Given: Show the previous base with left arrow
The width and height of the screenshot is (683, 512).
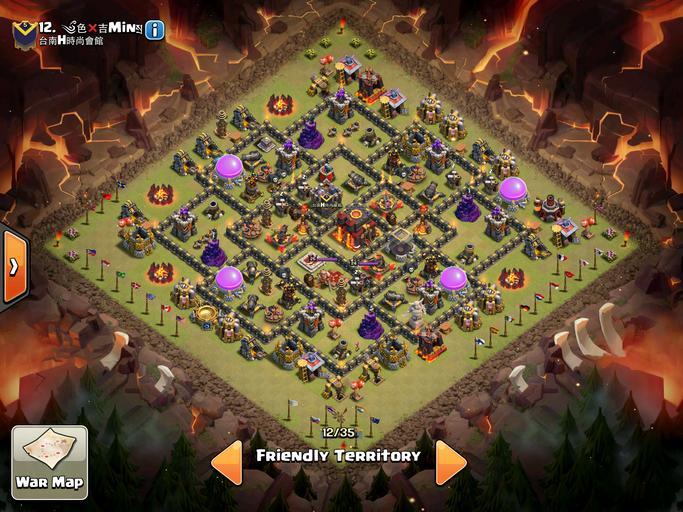Looking at the screenshot, I should 226,461.
